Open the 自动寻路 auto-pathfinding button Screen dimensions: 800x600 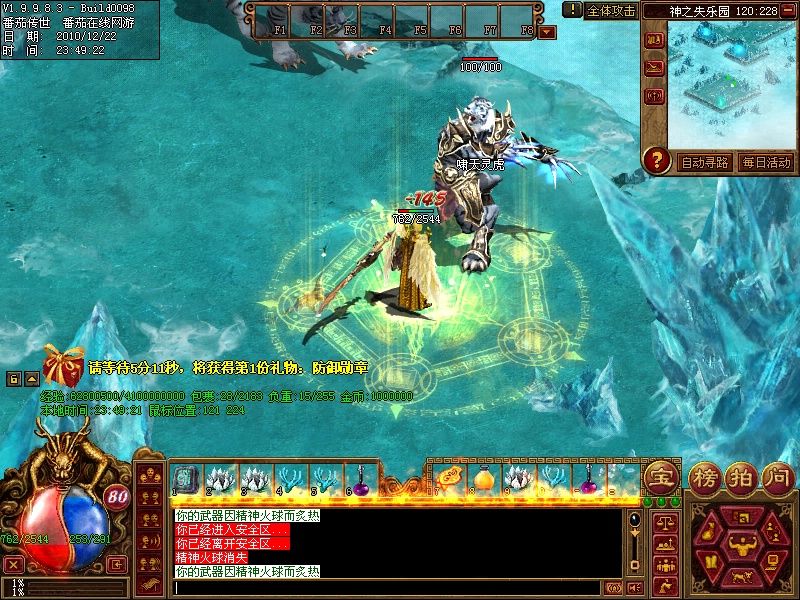pos(705,162)
